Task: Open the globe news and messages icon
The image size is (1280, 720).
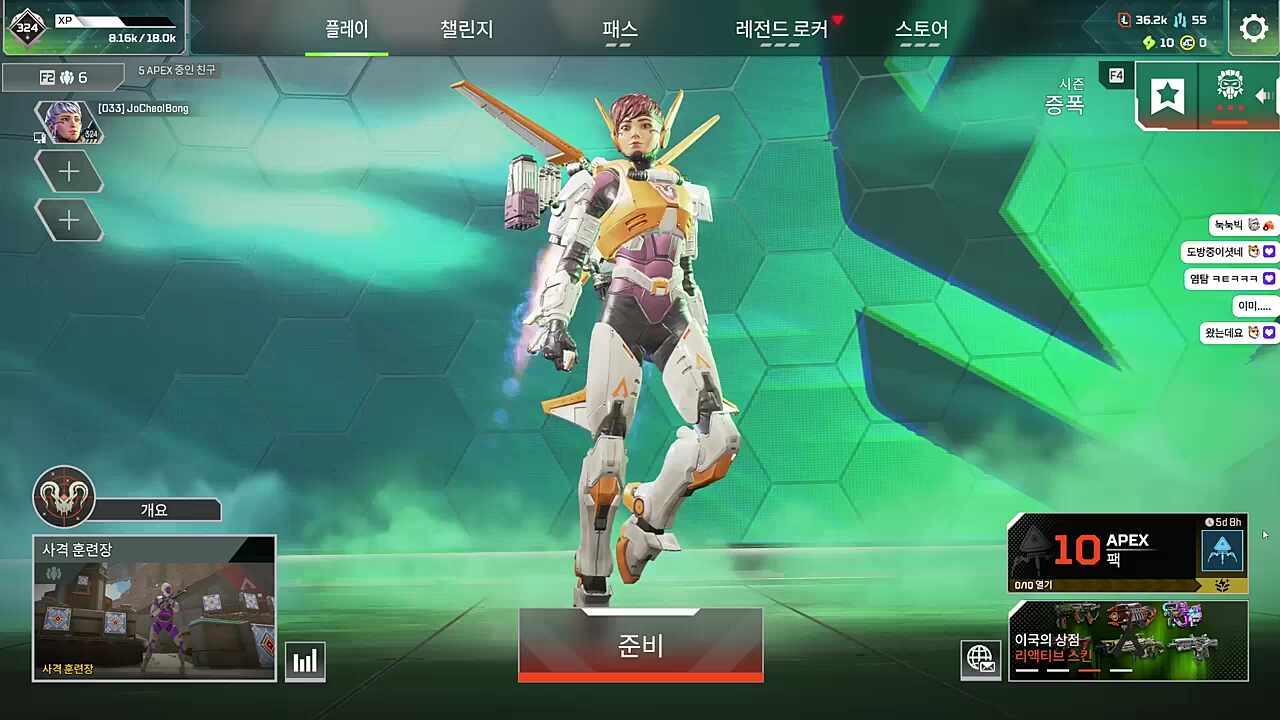Action: [x=981, y=659]
